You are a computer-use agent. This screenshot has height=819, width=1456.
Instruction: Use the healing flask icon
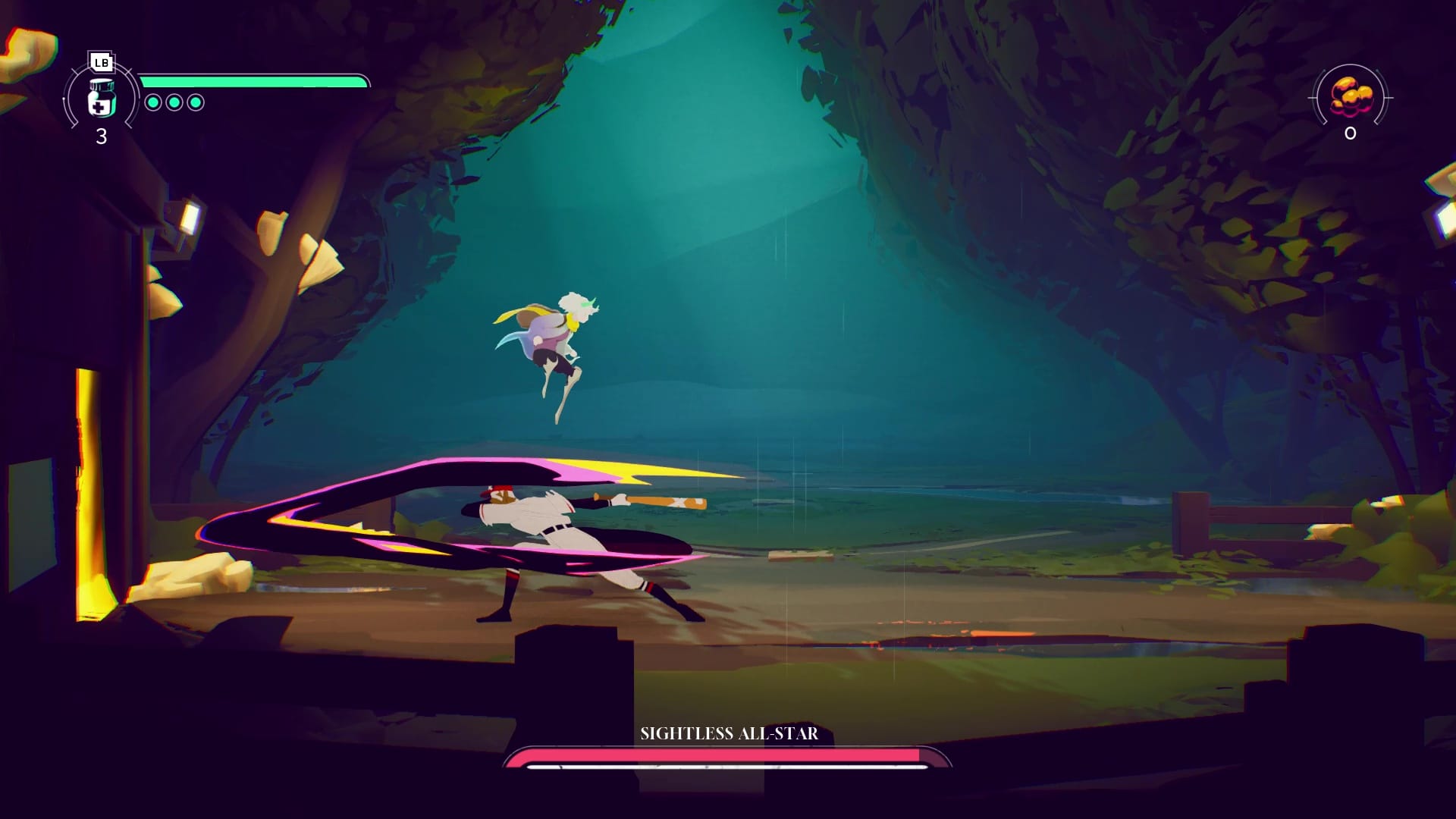pos(101,99)
